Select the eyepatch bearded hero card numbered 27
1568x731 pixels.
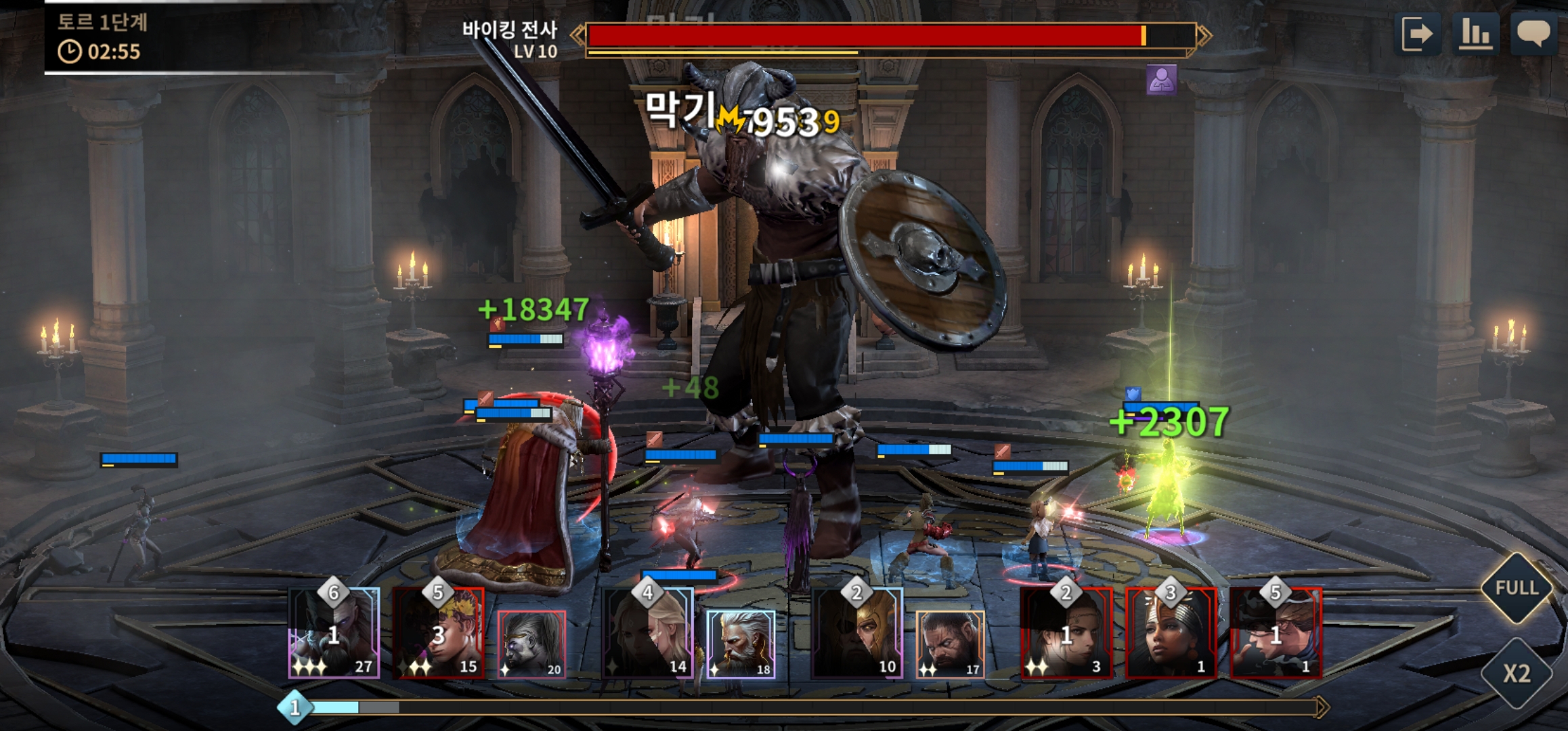334,633
